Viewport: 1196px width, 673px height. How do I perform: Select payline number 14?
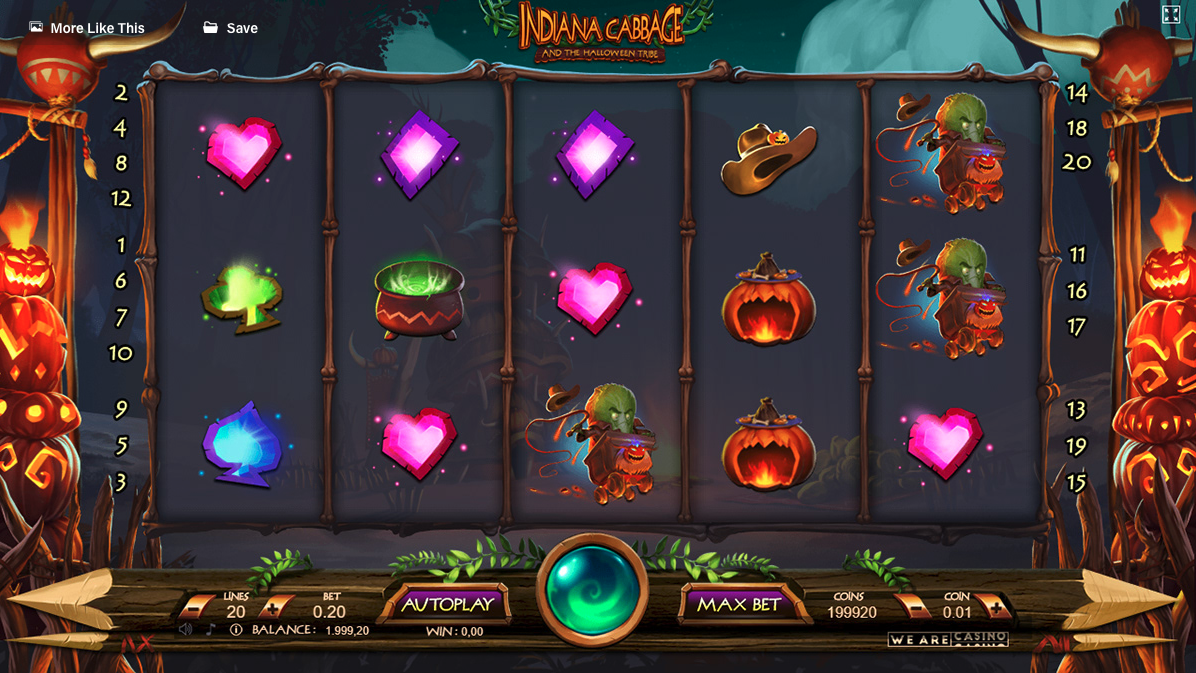click(1076, 93)
